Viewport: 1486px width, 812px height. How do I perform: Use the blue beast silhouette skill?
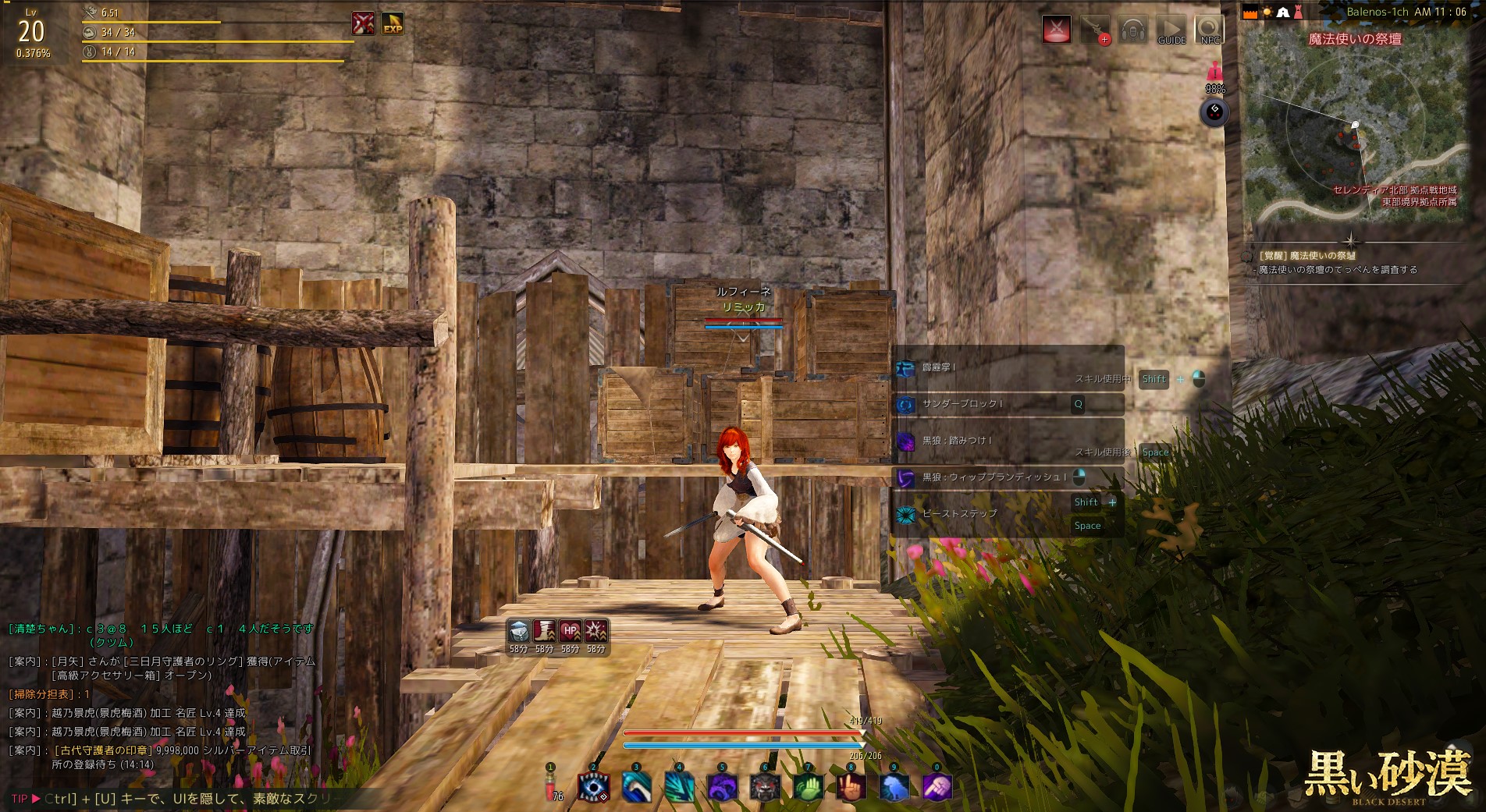coord(894,786)
